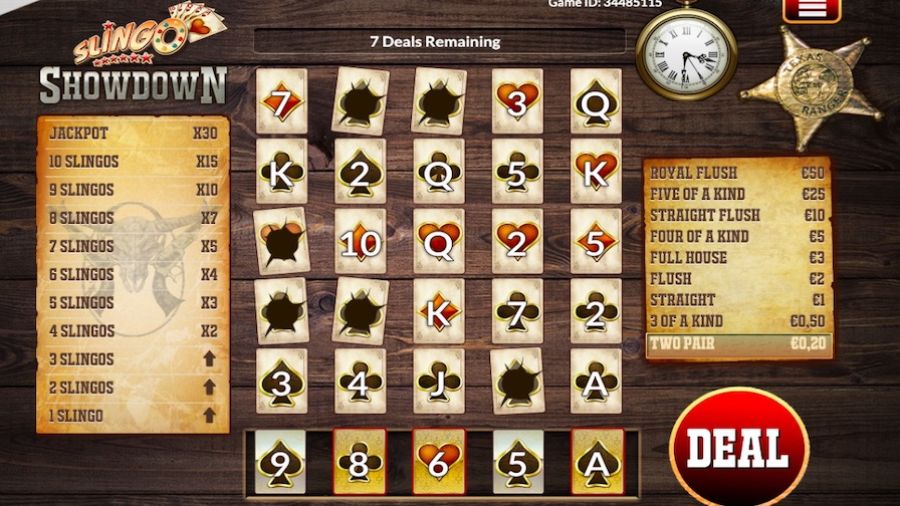Select the jack of clubs card
This screenshot has height=506, width=900.
pyautogui.click(x=439, y=381)
